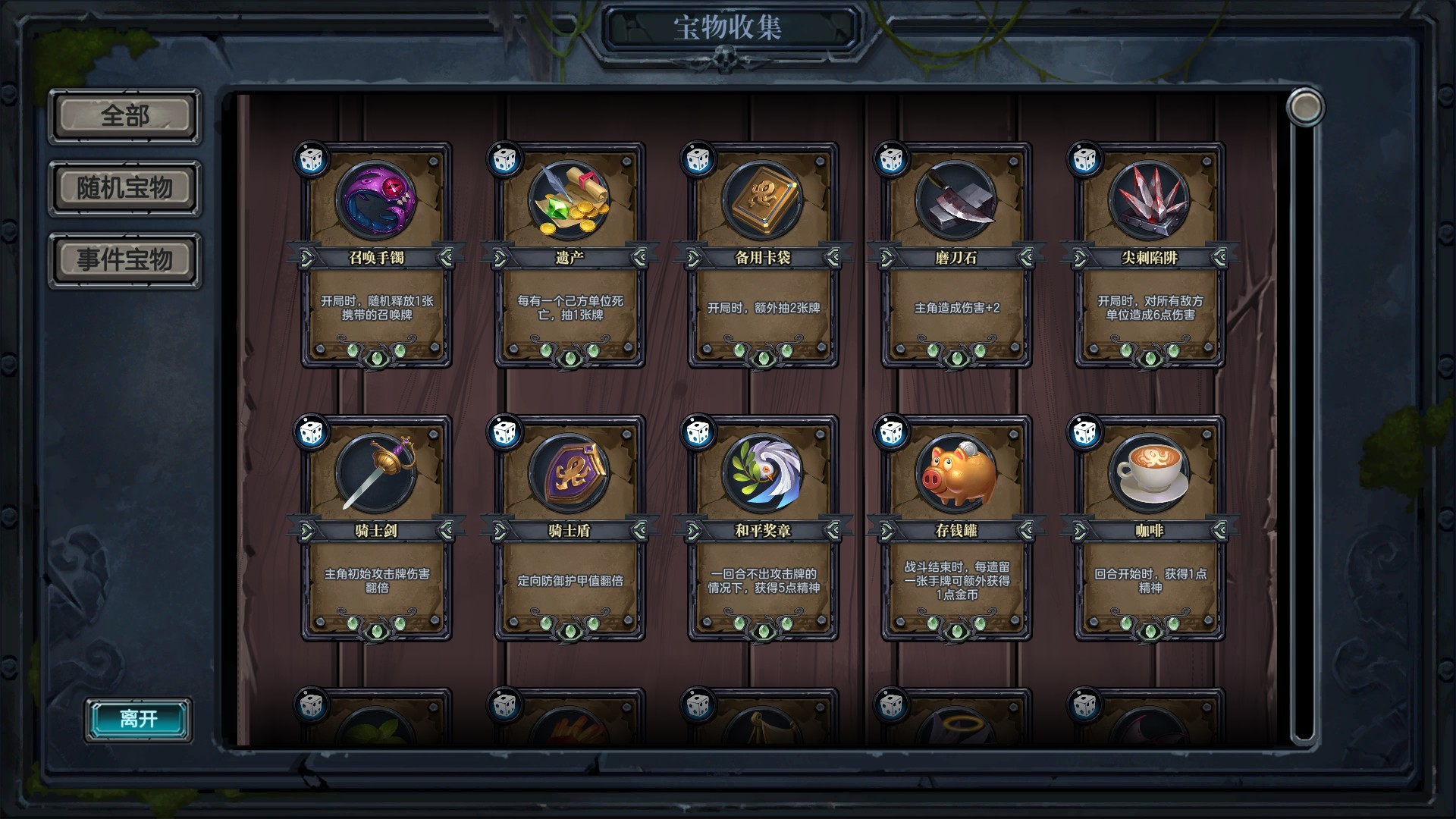Screen dimensions: 1456x819
Task: View the 尖刺陷阱 treasure card
Action: [1150, 256]
